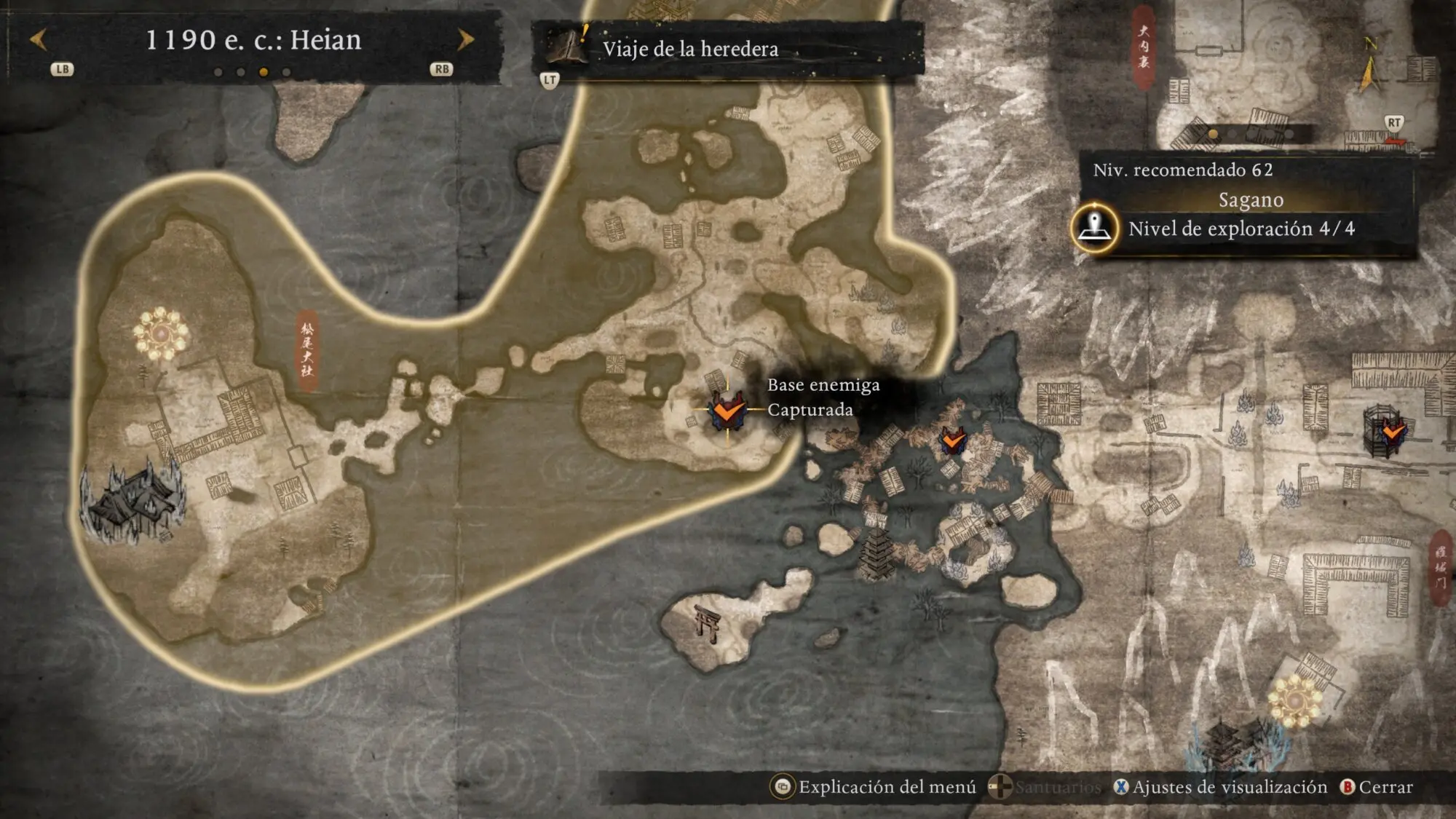Open the Viaje de la heredera quest tracker

[689, 49]
